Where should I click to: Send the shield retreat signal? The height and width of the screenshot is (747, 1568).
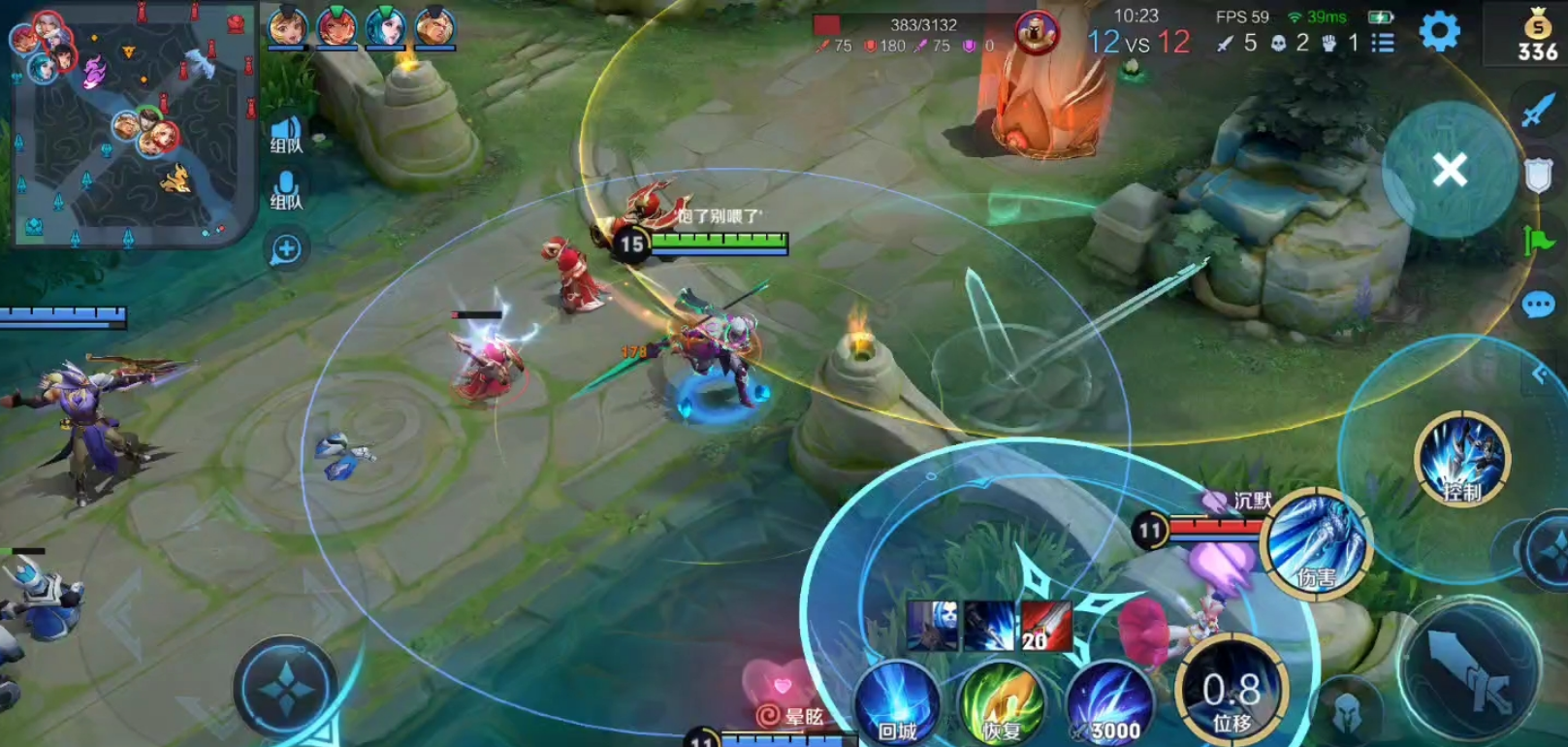click(1538, 176)
